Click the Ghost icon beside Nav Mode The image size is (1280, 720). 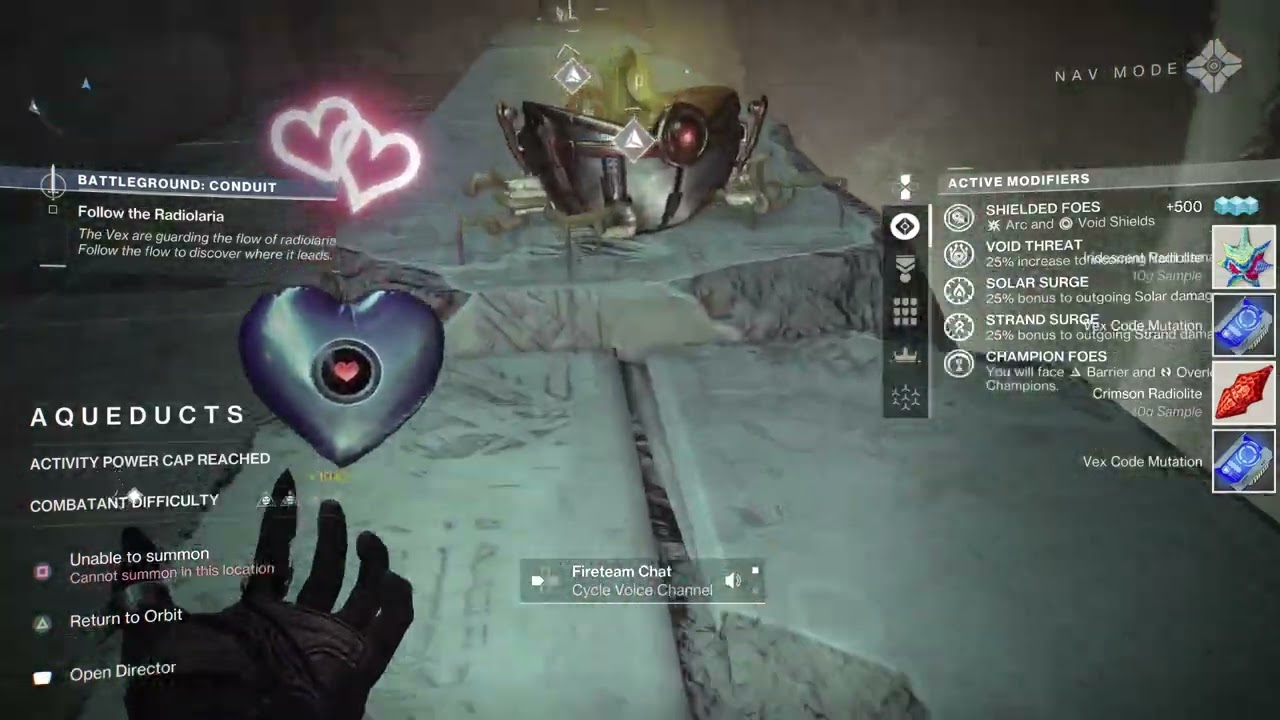1214,68
